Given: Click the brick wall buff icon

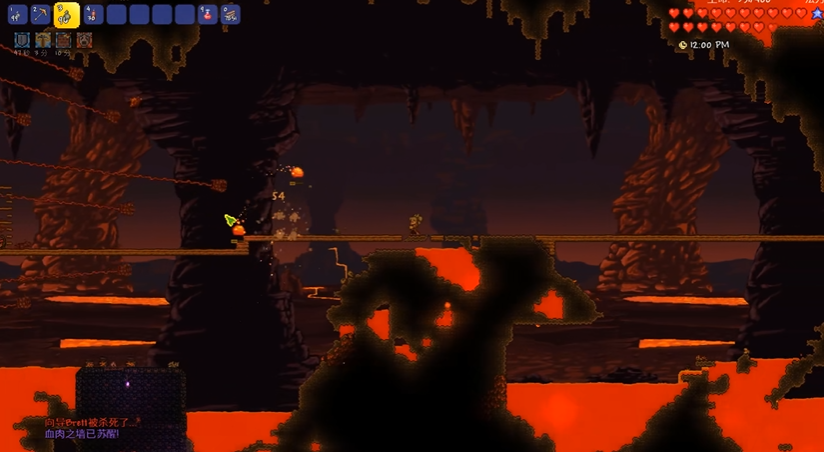Looking at the screenshot, I should (64, 40).
